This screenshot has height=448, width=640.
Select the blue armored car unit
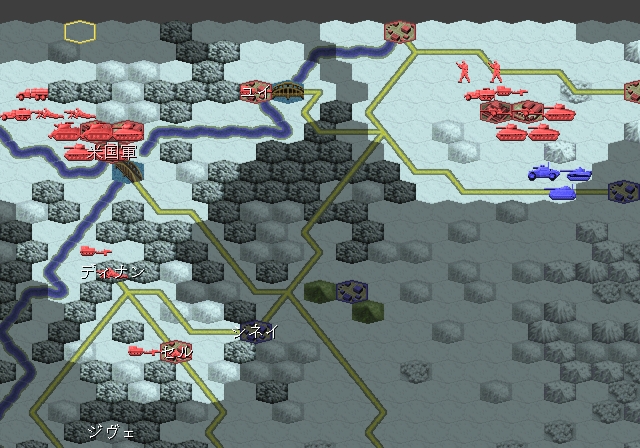pyautogui.click(x=543, y=171)
